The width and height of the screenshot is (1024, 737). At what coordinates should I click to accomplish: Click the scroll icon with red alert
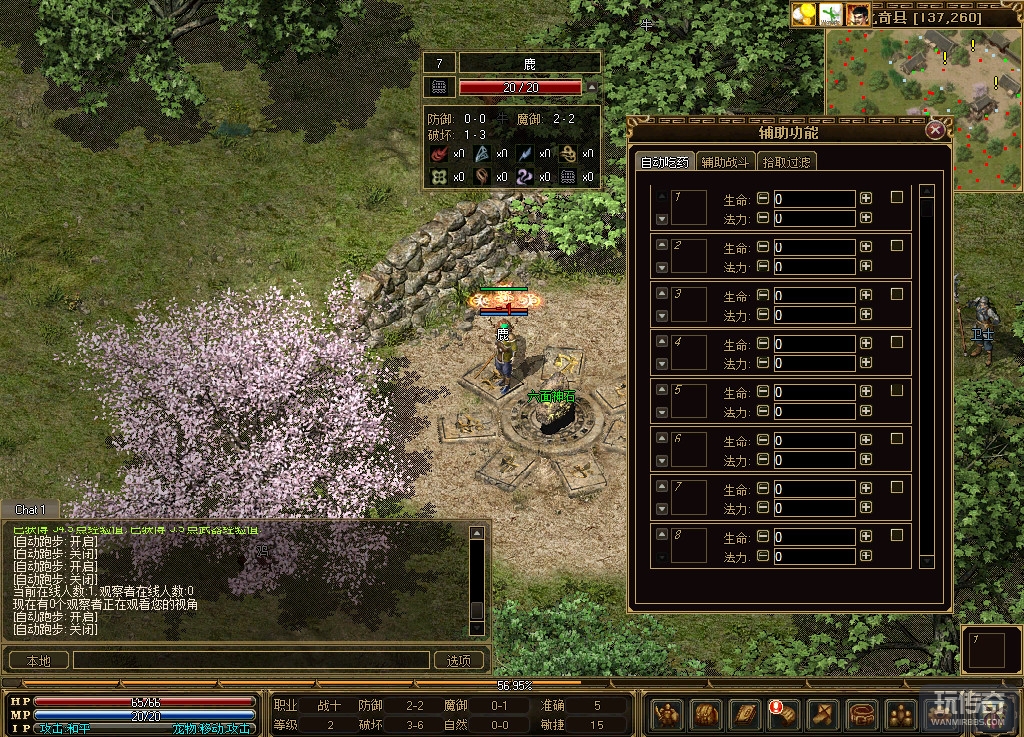tap(783, 714)
